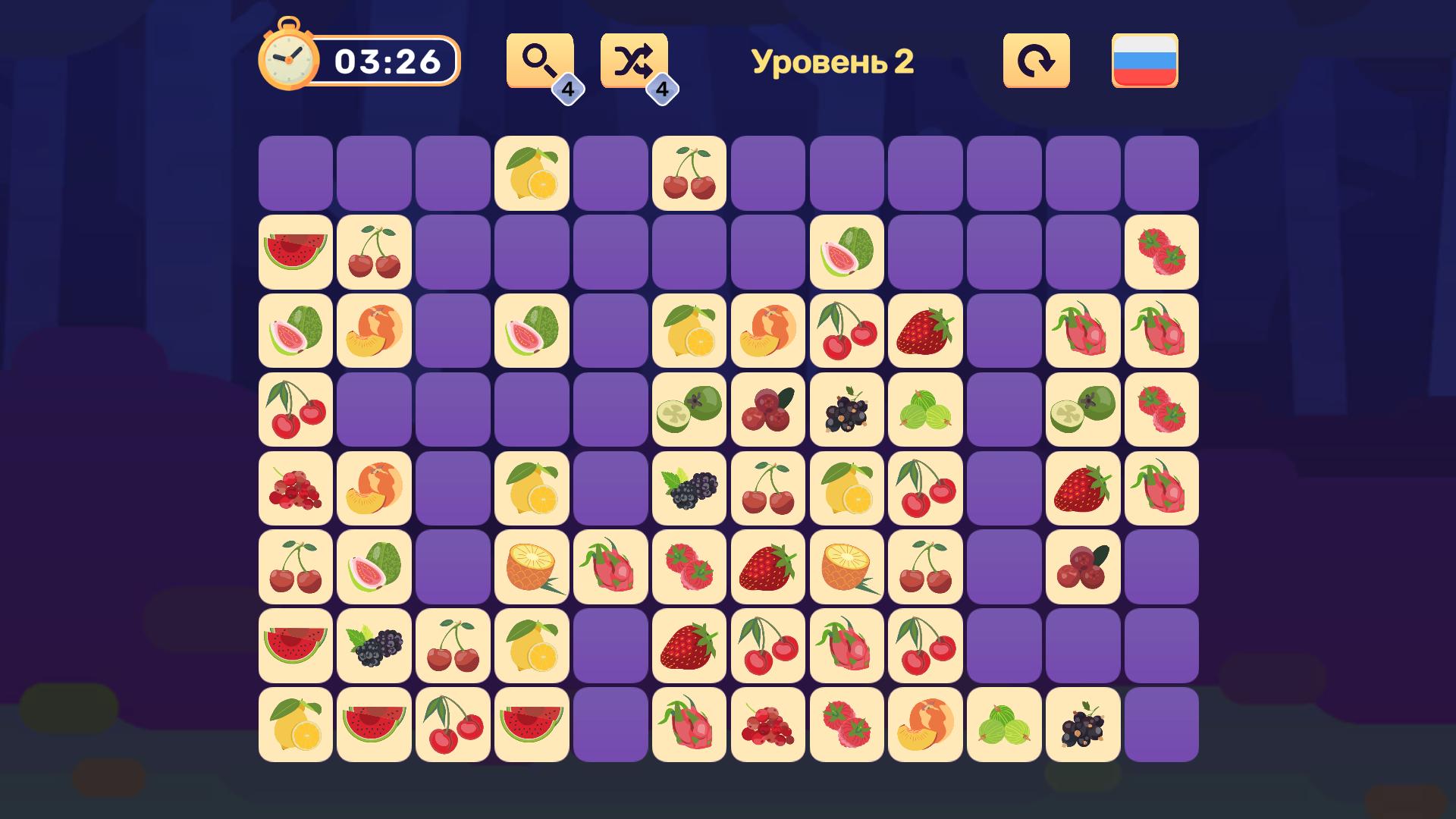Click the hint counter badge showing 4
The height and width of the screenshot is (819, 1456).
click(x=570, y=89)
